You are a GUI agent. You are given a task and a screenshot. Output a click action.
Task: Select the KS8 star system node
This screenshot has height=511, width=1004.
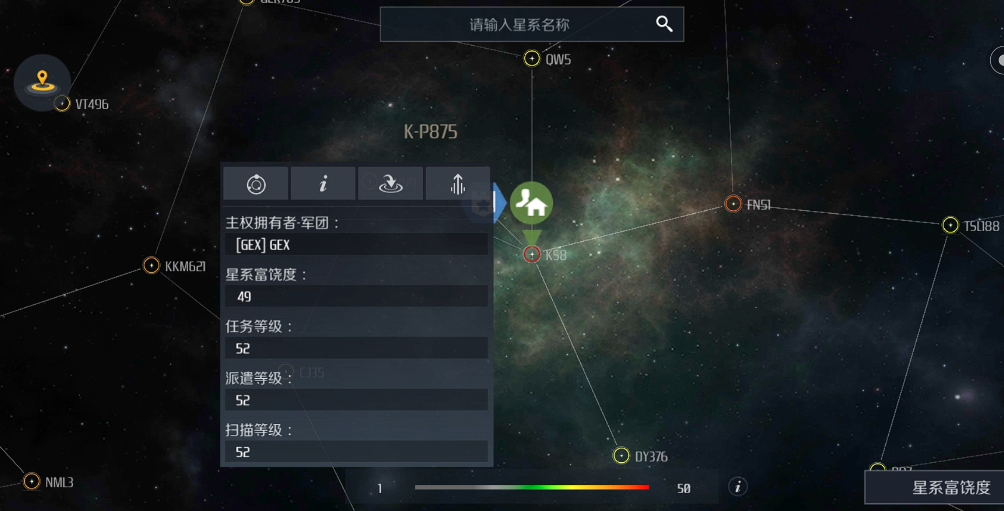532,254
